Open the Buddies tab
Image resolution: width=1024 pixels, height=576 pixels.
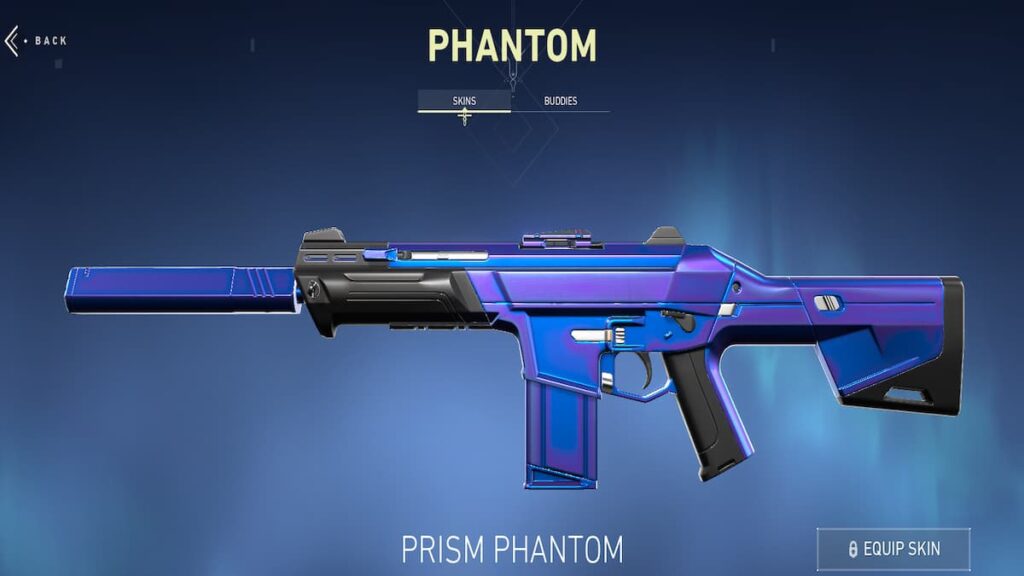[560, 101]
